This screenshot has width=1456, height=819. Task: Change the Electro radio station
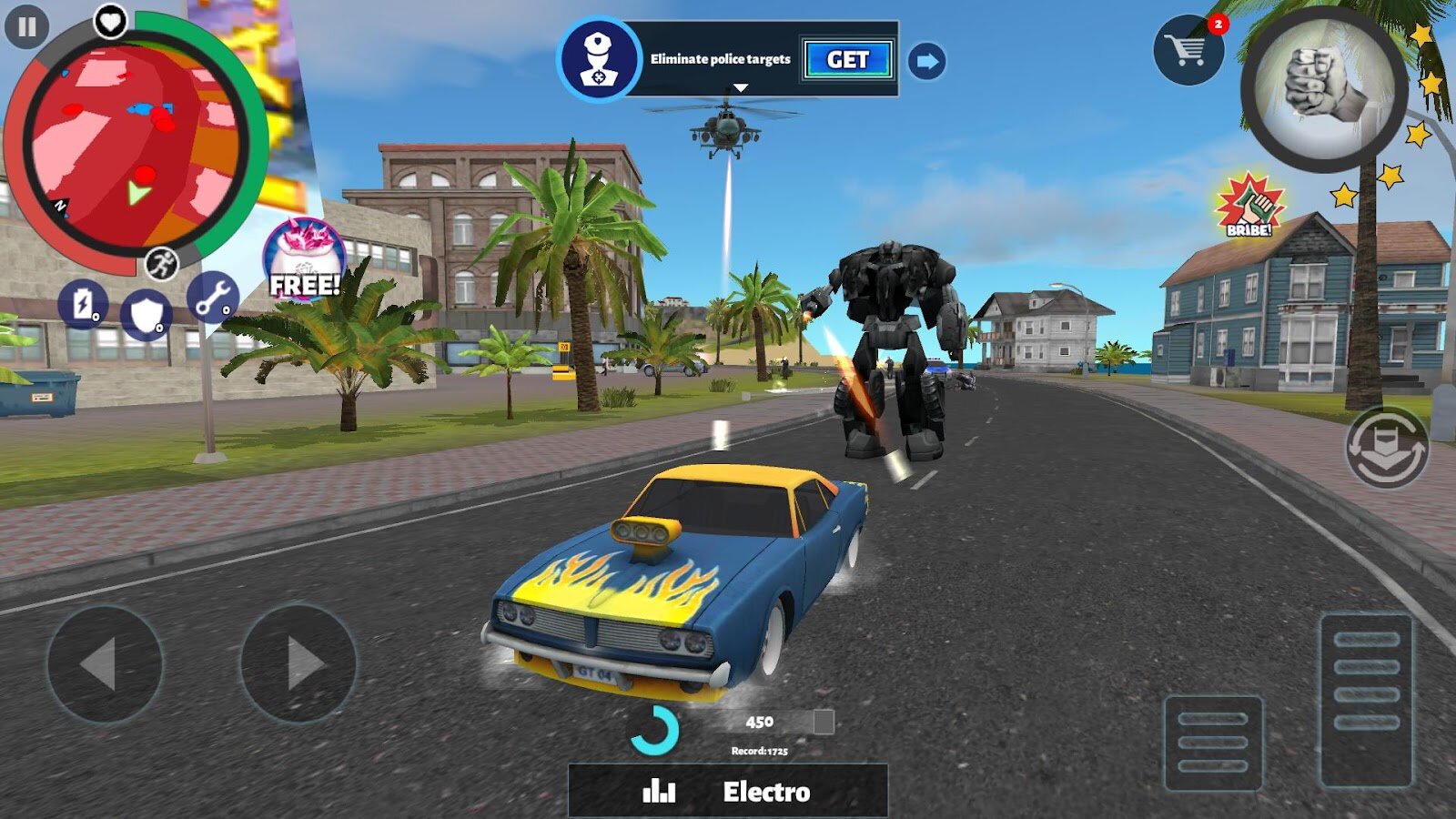point(728,791)
